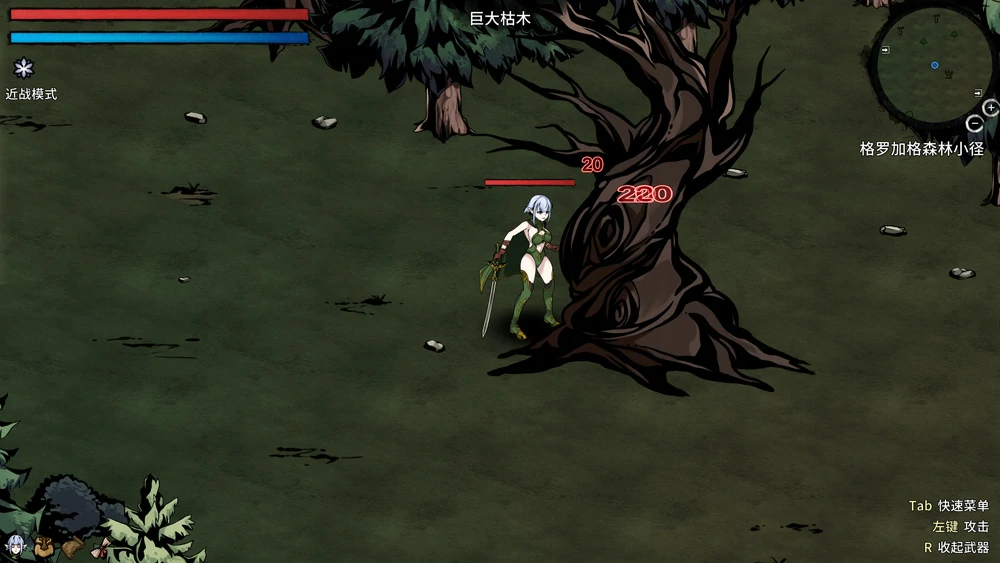The width and height of the screenshot is (1000, 563).
Task: Click the right exit arrow marker on minimap
Action: coord(978,92)
